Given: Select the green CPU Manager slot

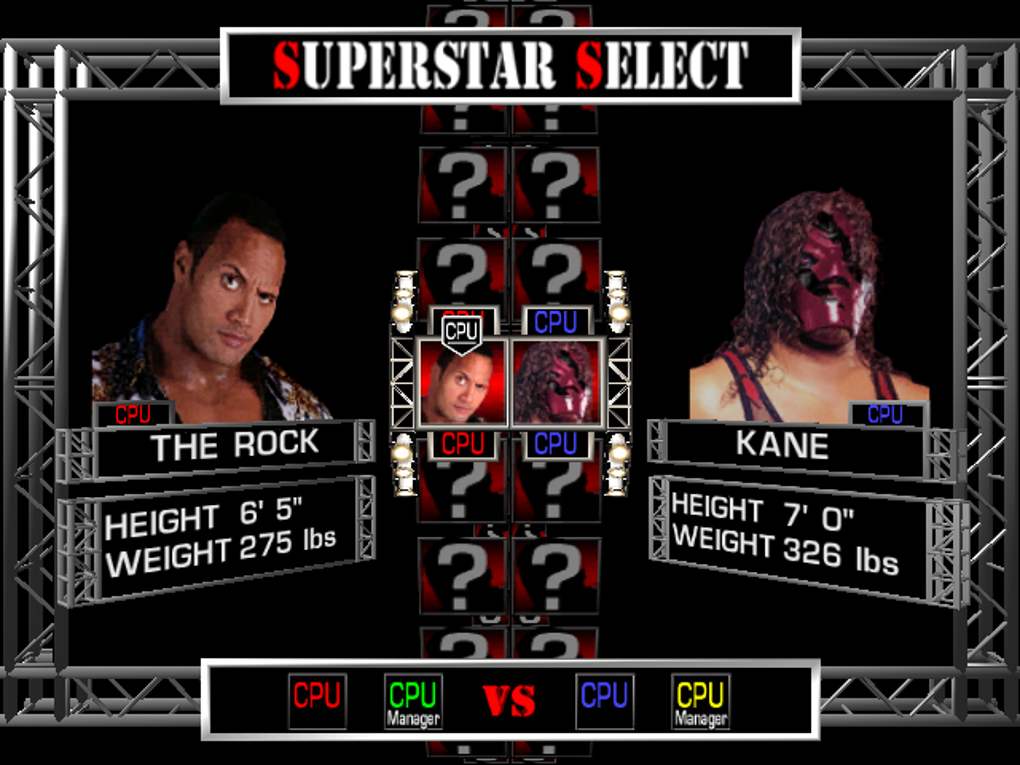Looking at the screenshot, I should (x=413, y=701).
